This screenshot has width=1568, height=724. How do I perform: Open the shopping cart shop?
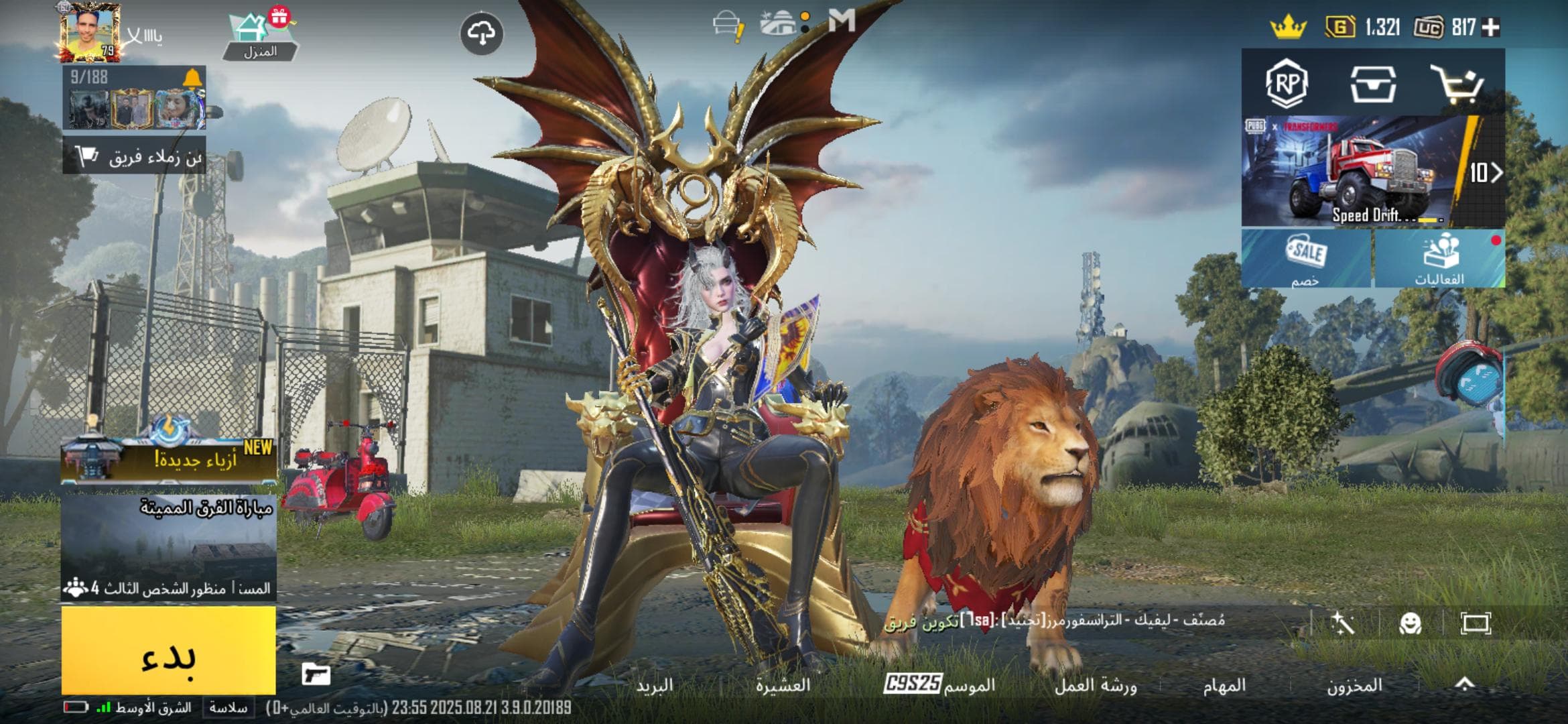point(1455,84)
